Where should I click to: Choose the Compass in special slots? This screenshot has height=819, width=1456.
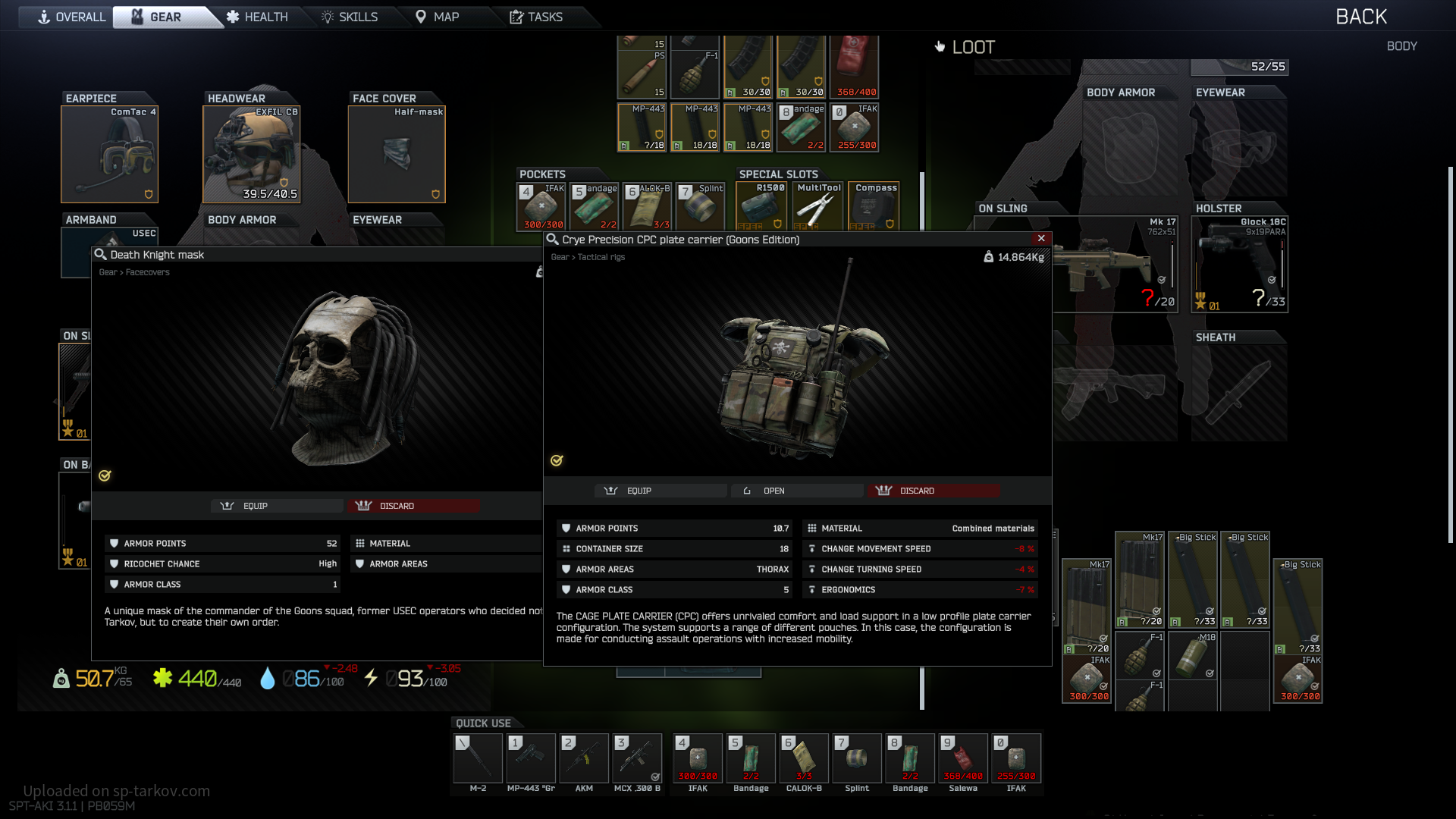(x=875, y=206)
